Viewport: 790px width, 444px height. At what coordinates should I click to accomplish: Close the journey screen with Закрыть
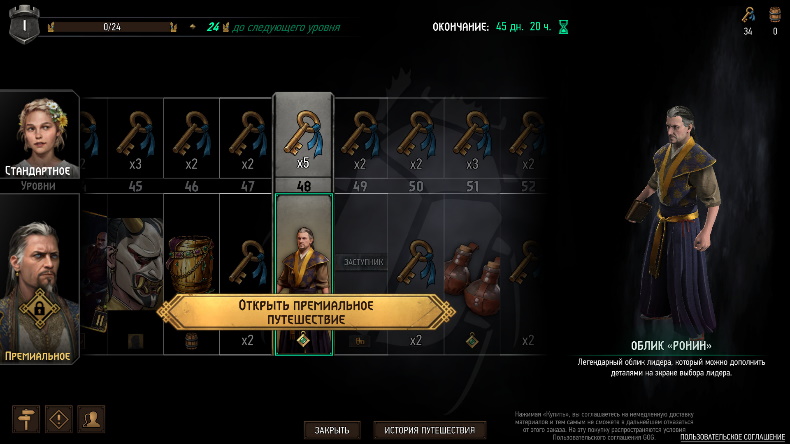(x=331, y=430)
